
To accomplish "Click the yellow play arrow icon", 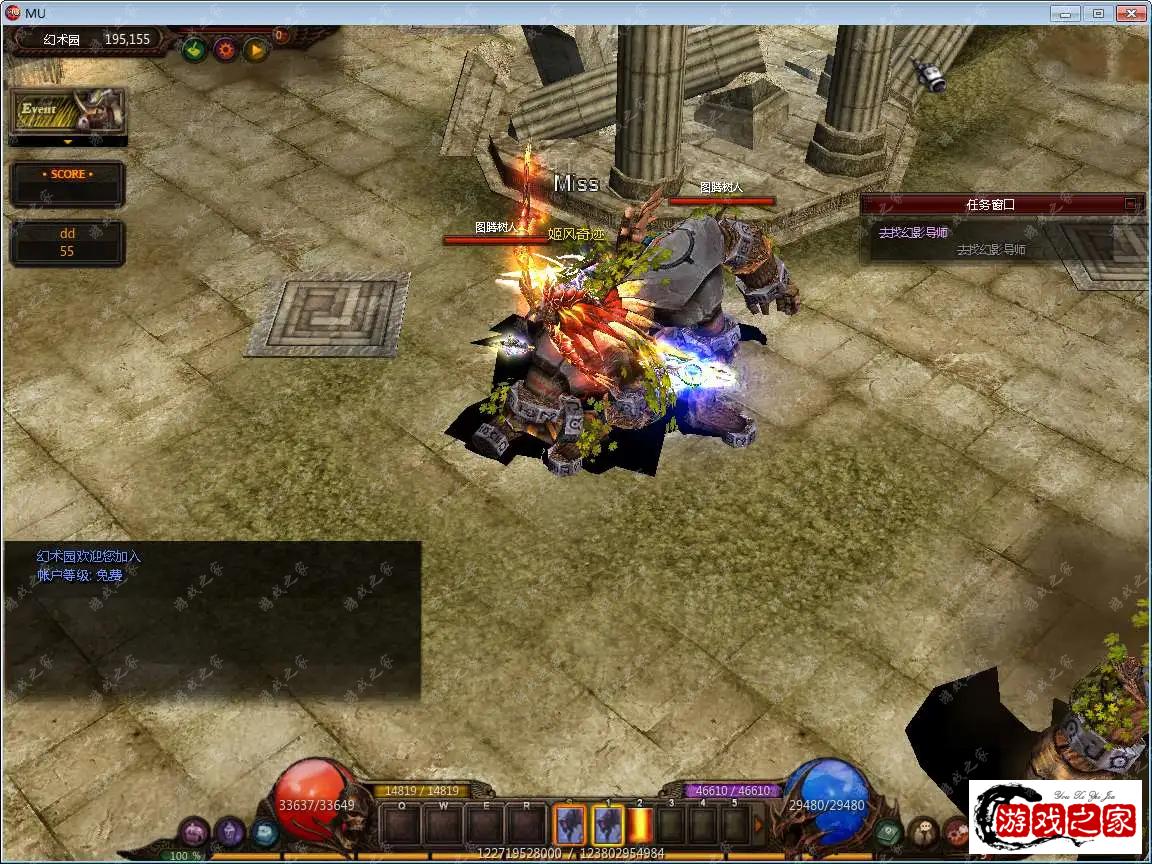I will (x=256, y=48).
